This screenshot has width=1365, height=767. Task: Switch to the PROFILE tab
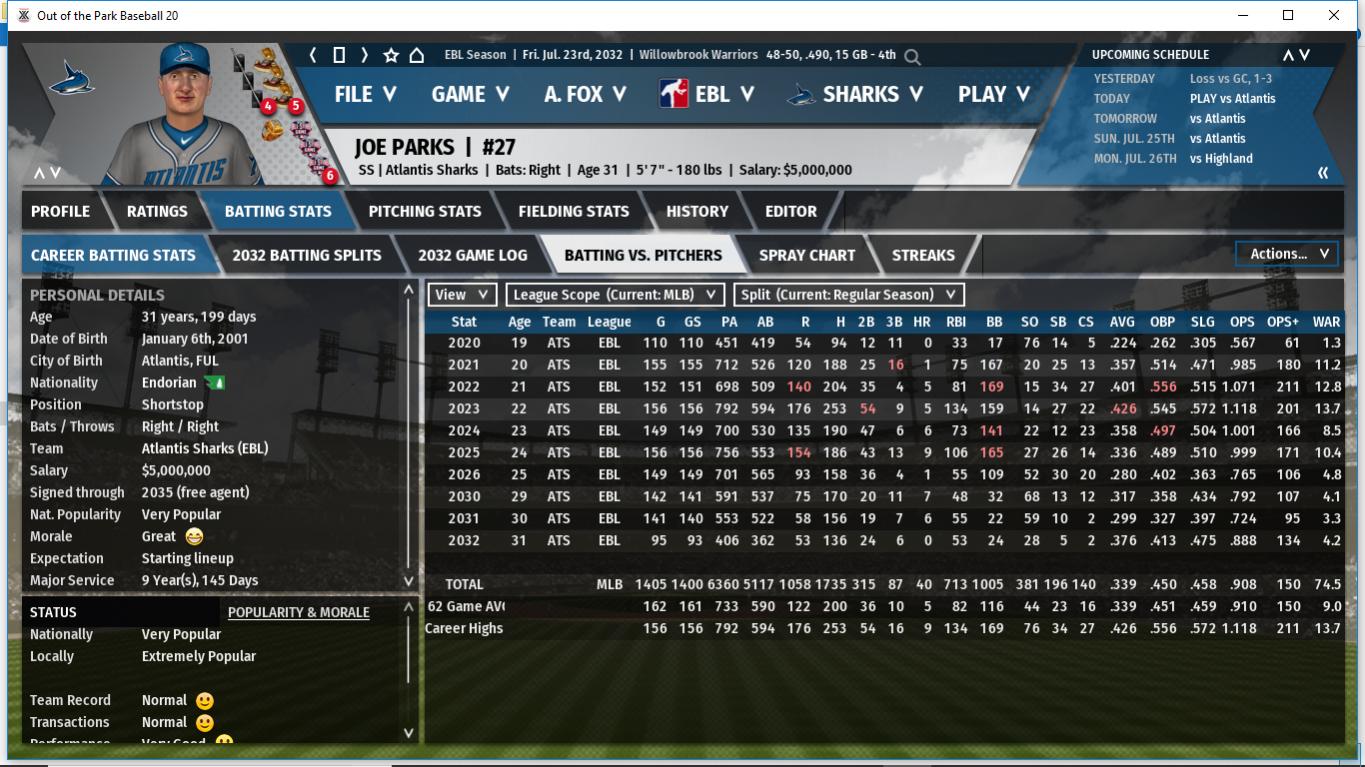[60, 211]
